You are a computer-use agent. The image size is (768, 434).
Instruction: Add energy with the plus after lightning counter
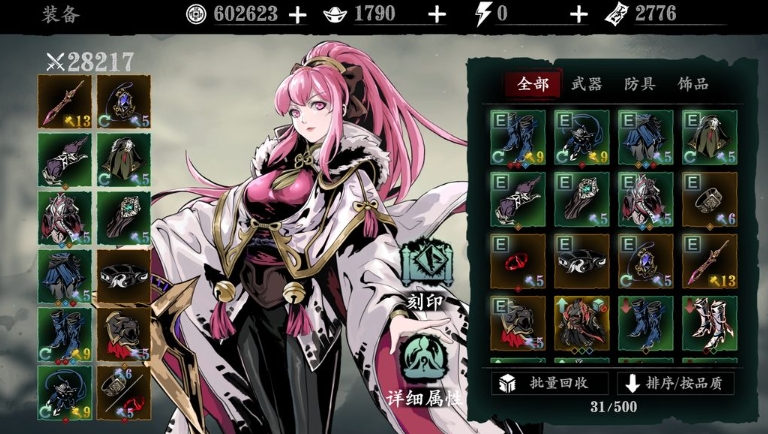578,14
